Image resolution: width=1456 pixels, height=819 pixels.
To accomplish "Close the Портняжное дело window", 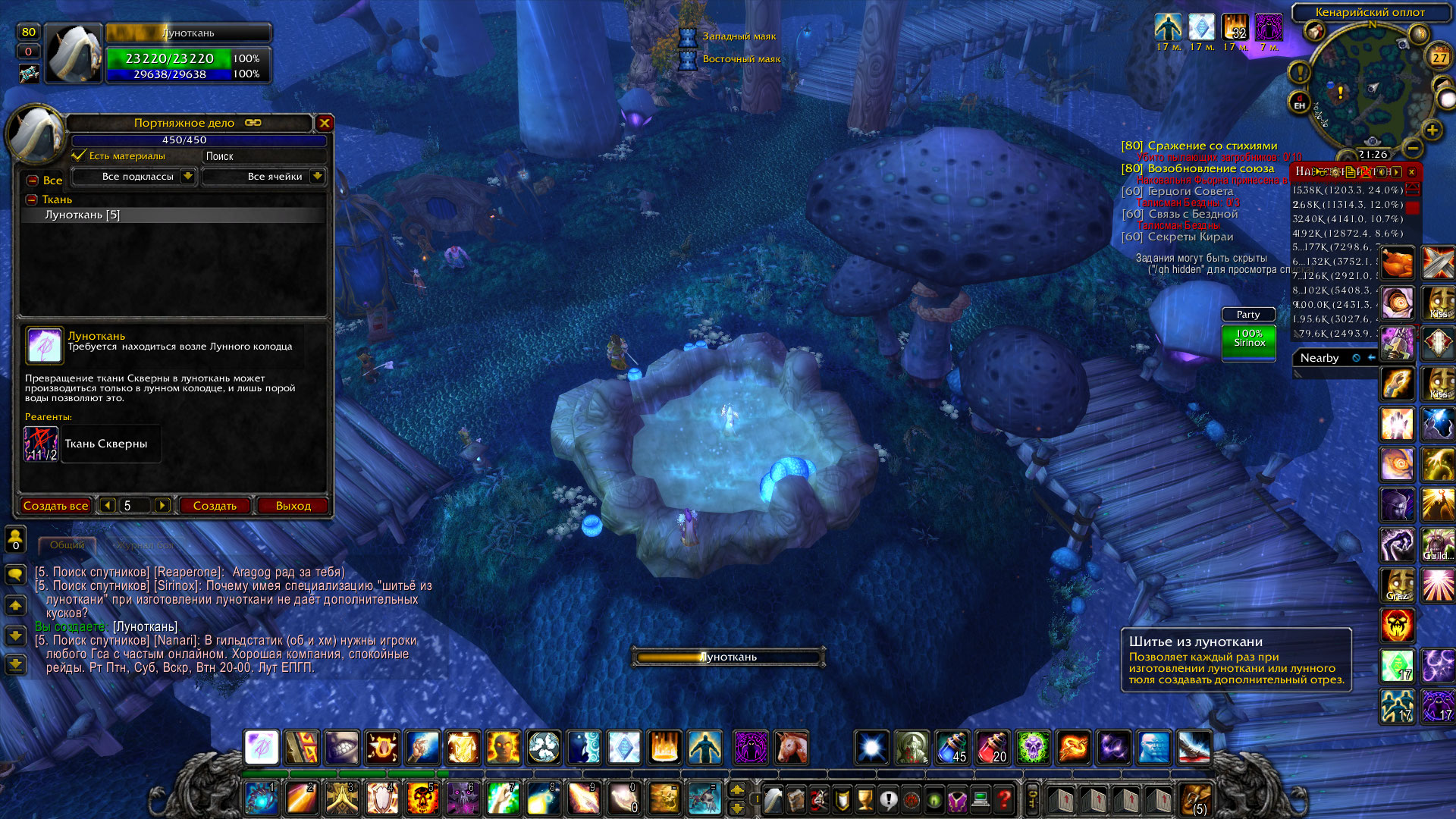I will [325, 123].
